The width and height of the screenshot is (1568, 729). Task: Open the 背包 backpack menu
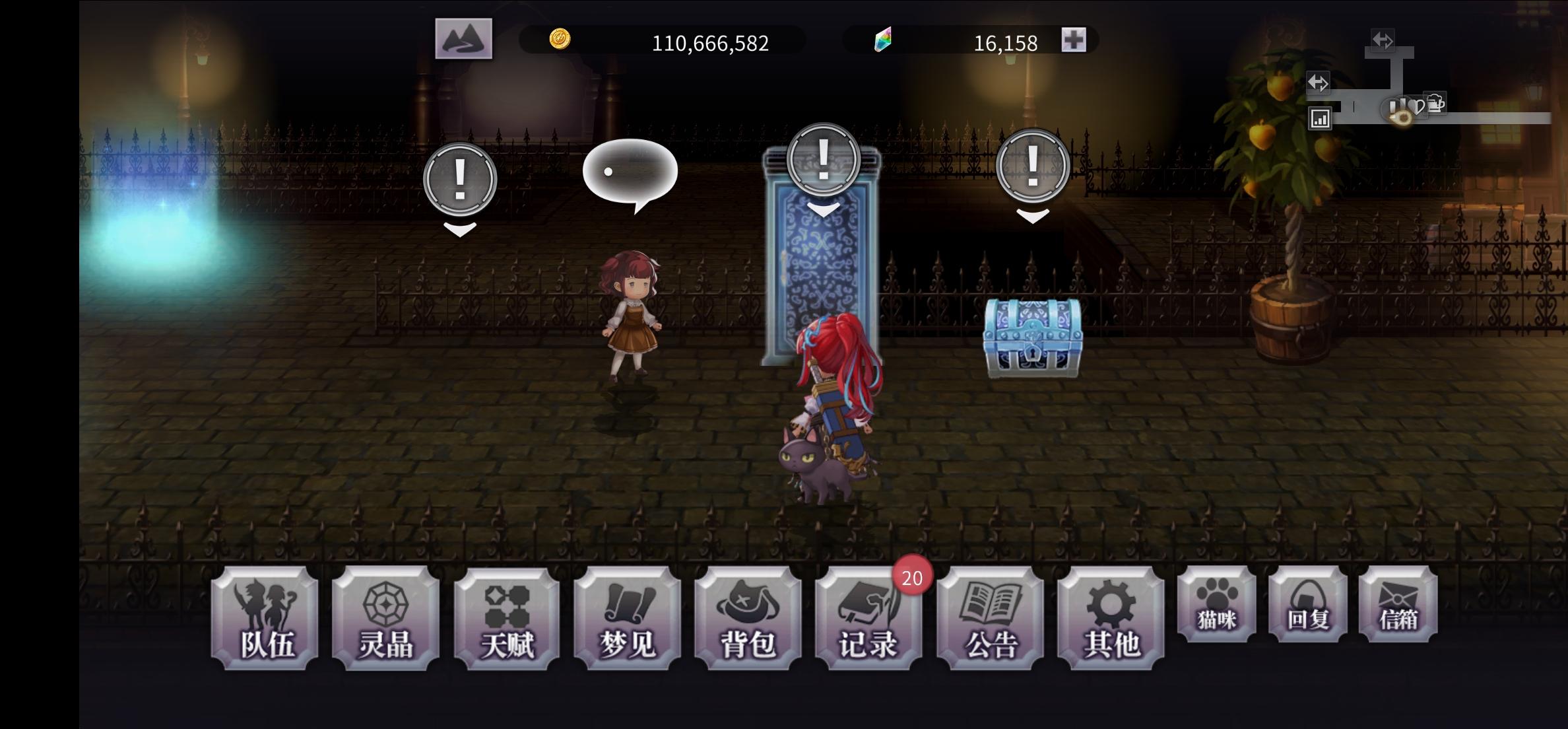749,619
